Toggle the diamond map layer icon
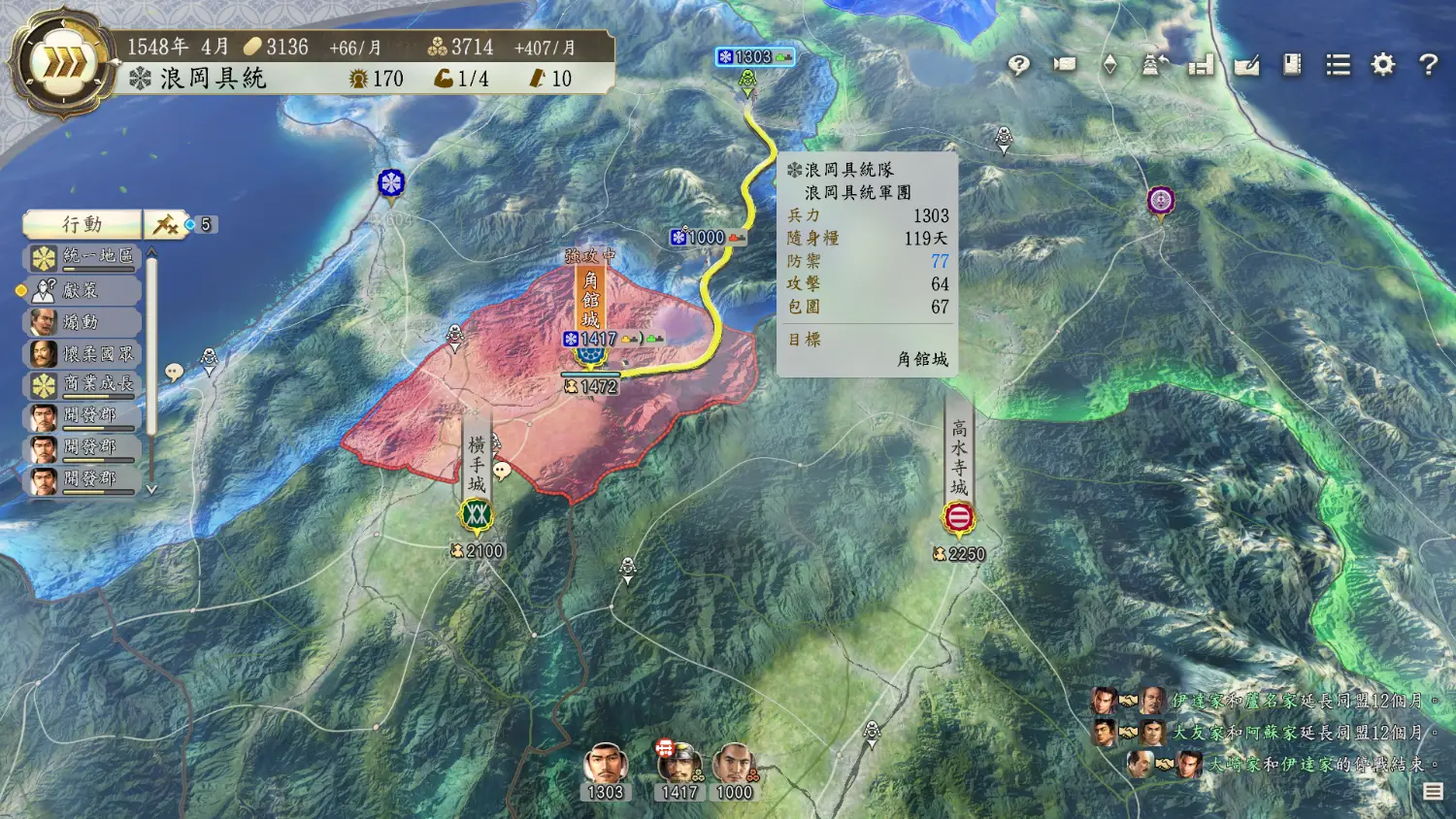 (x=1109, y=65)
